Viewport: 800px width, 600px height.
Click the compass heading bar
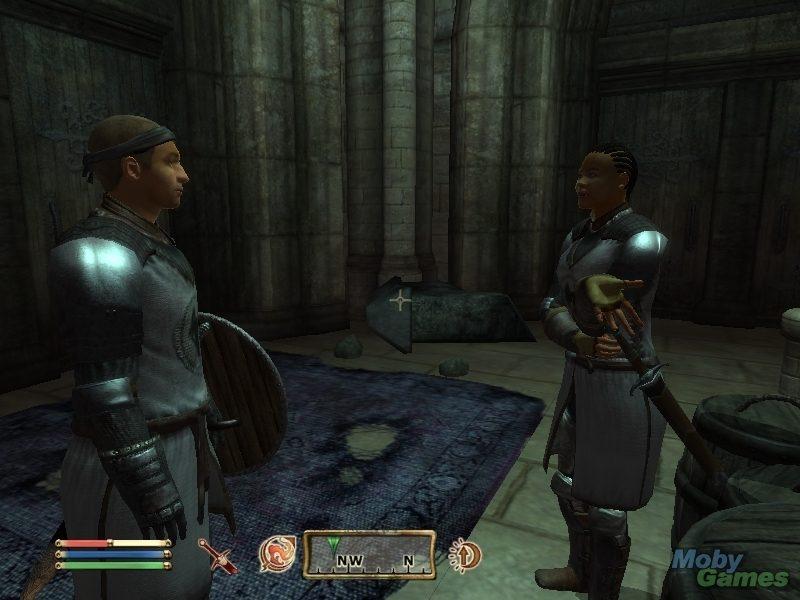point(370,555)
